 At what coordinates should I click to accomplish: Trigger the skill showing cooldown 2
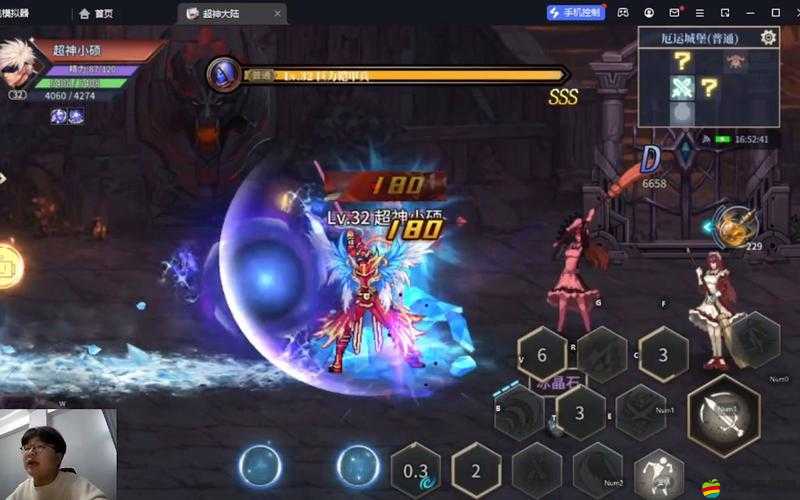[476, 471]
